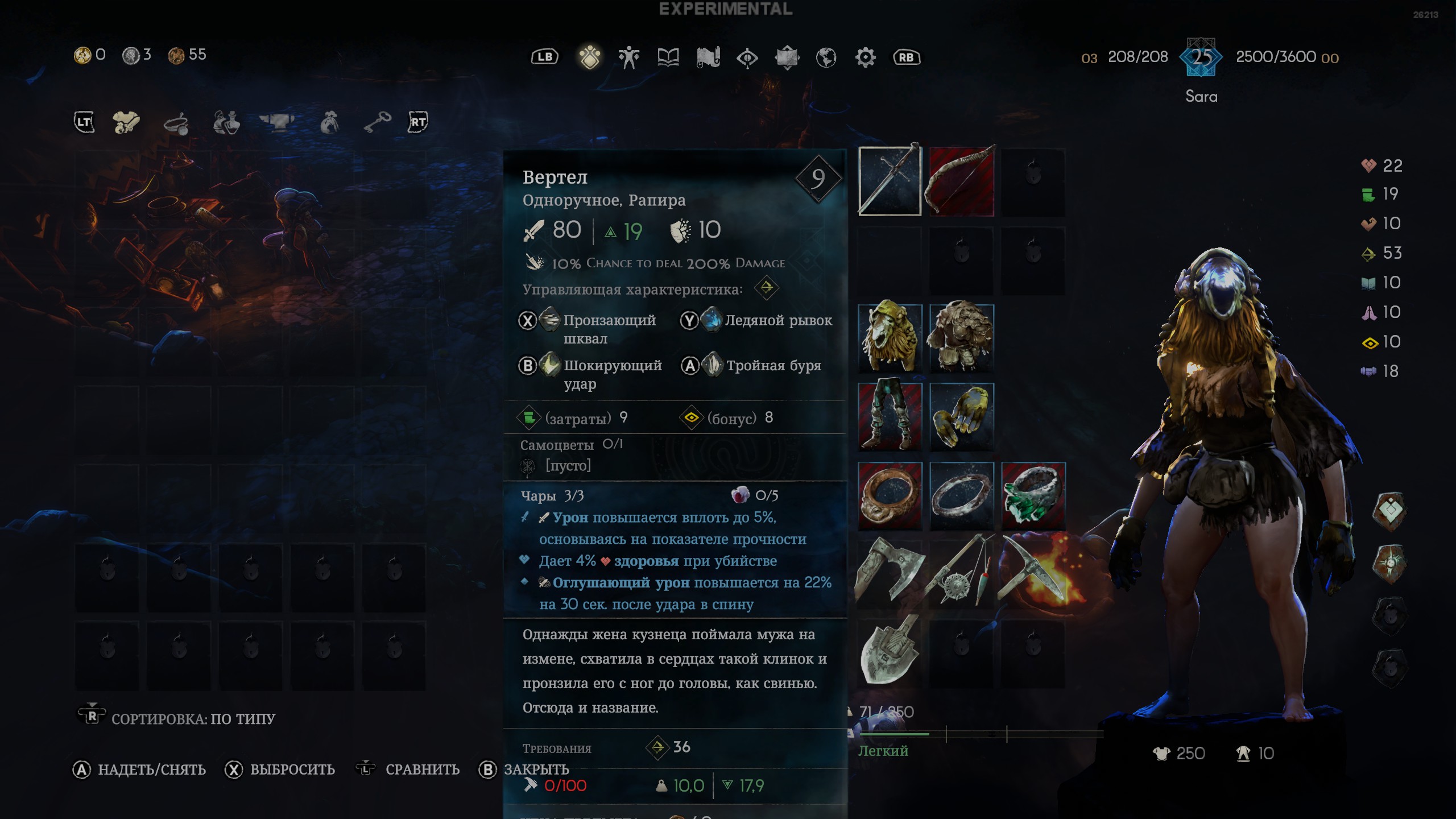The width and height of the screenshot is (1456, 819).
Task: Select the bronze ring slot
Action: pos(890,495)
